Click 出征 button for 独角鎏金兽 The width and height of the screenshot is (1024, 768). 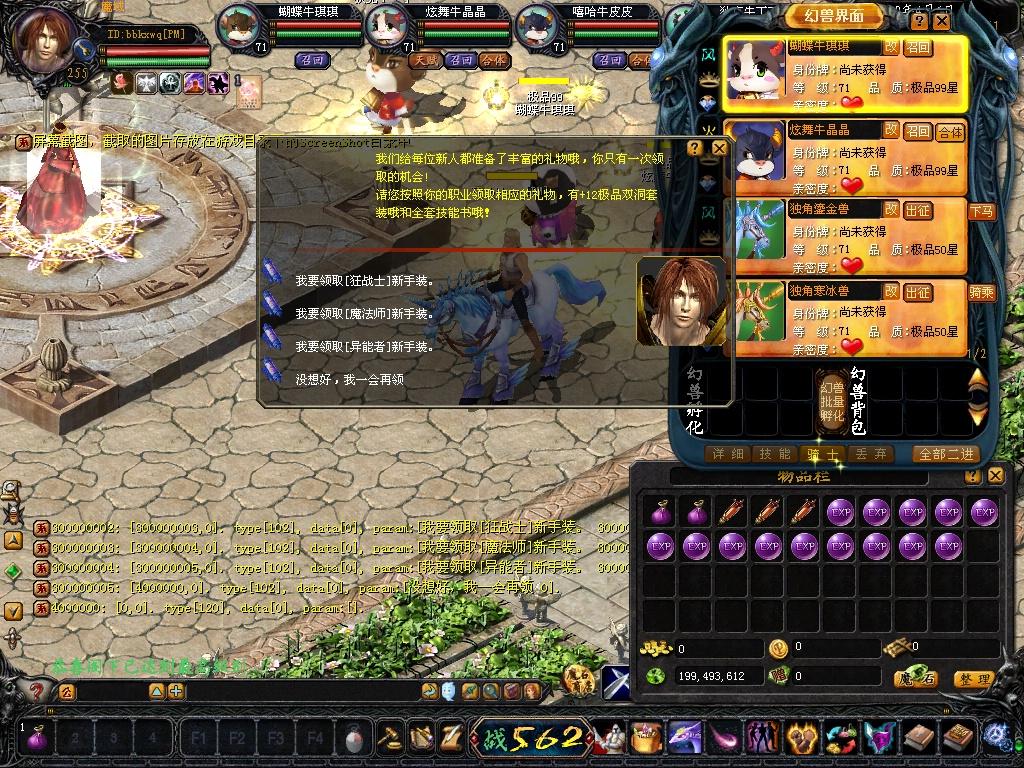point(917,210)
